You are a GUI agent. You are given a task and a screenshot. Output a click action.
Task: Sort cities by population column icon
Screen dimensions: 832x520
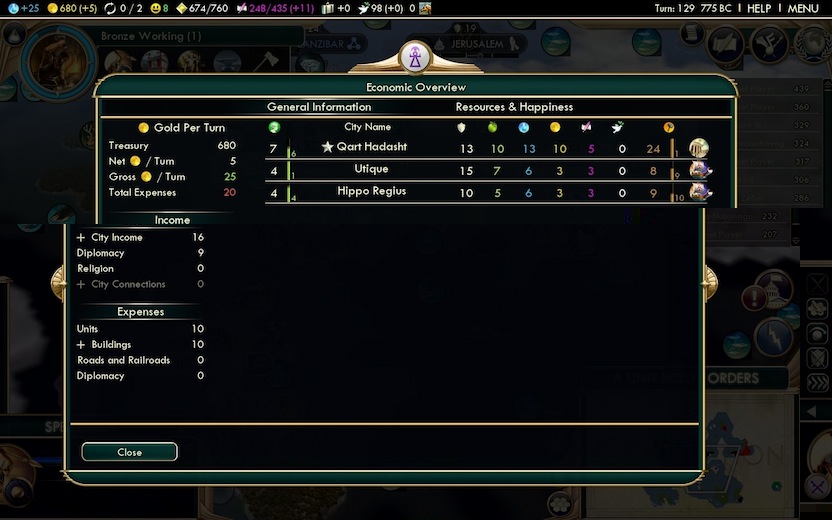[x=274, y=127]
